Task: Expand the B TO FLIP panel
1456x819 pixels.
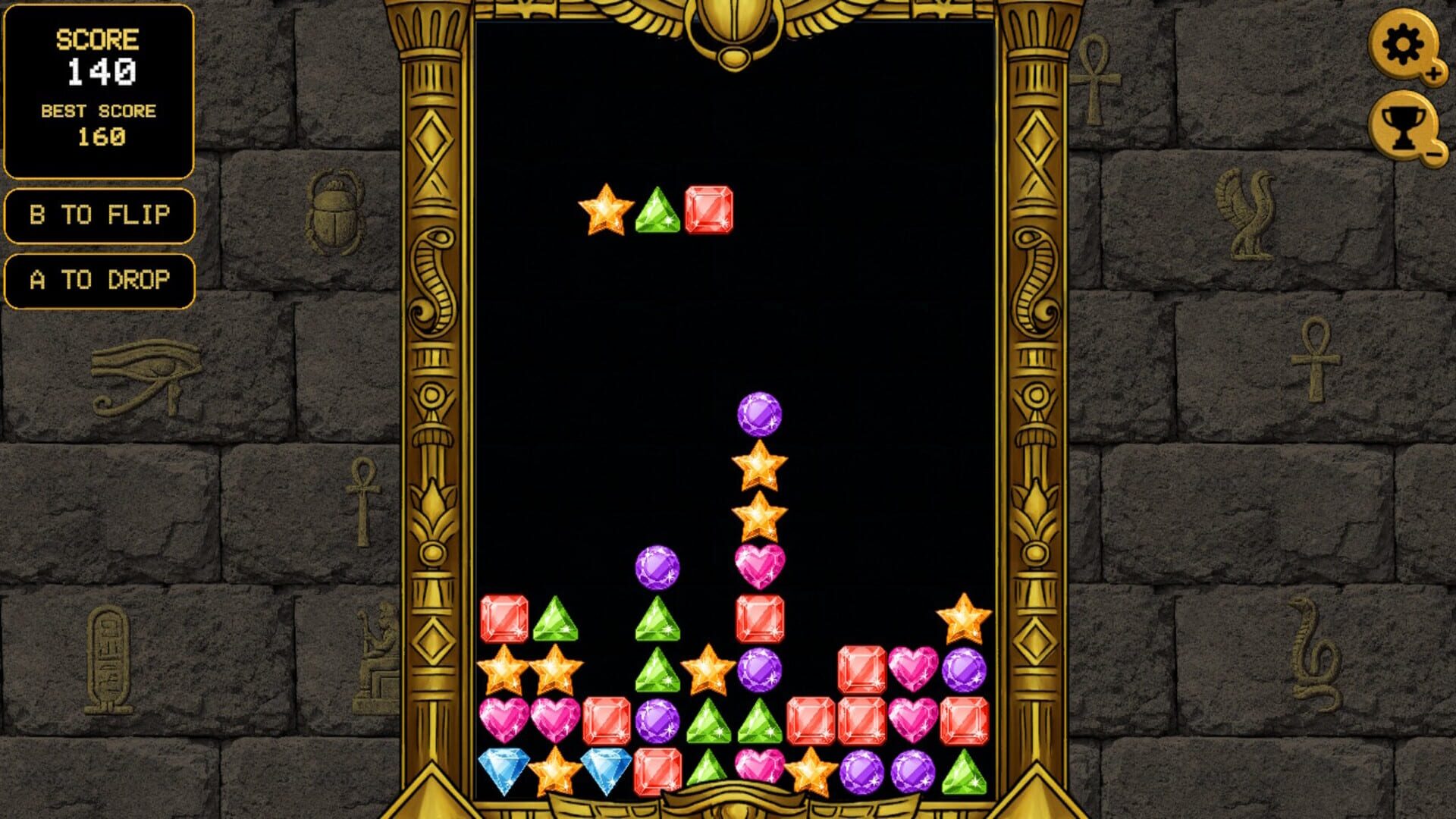Action: coord(99,215)
